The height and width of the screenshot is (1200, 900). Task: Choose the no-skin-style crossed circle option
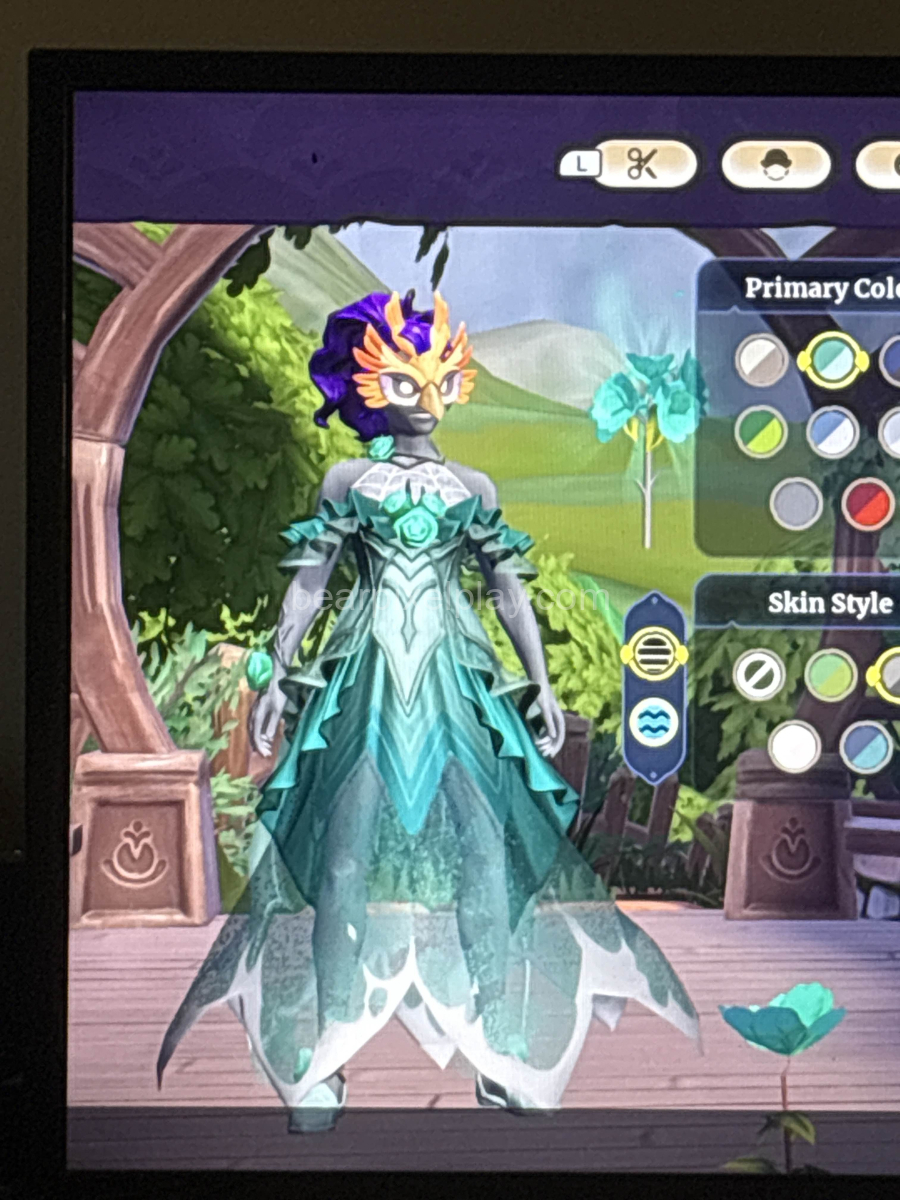[759, 675]
